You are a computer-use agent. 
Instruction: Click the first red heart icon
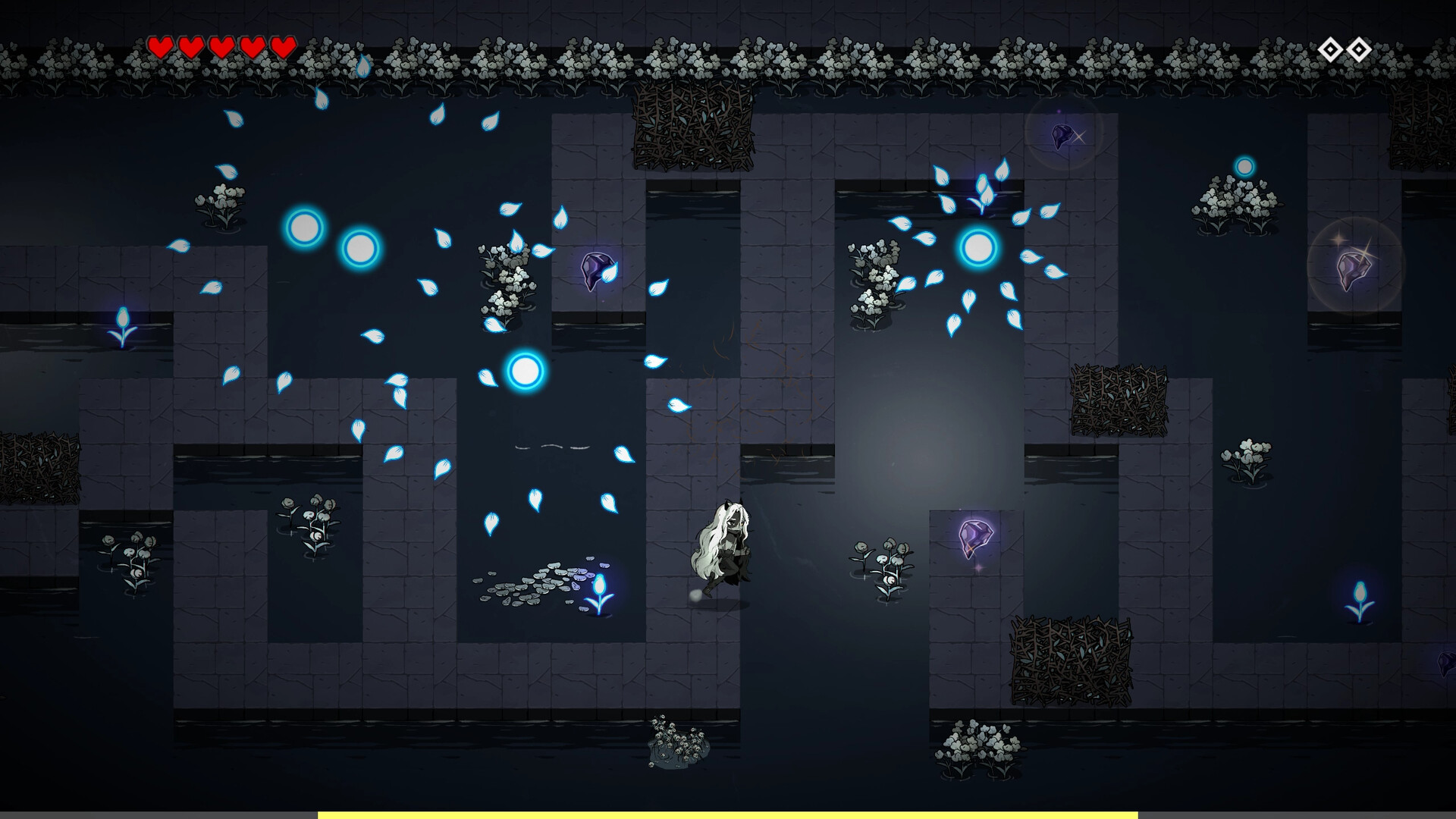(161, 47)
